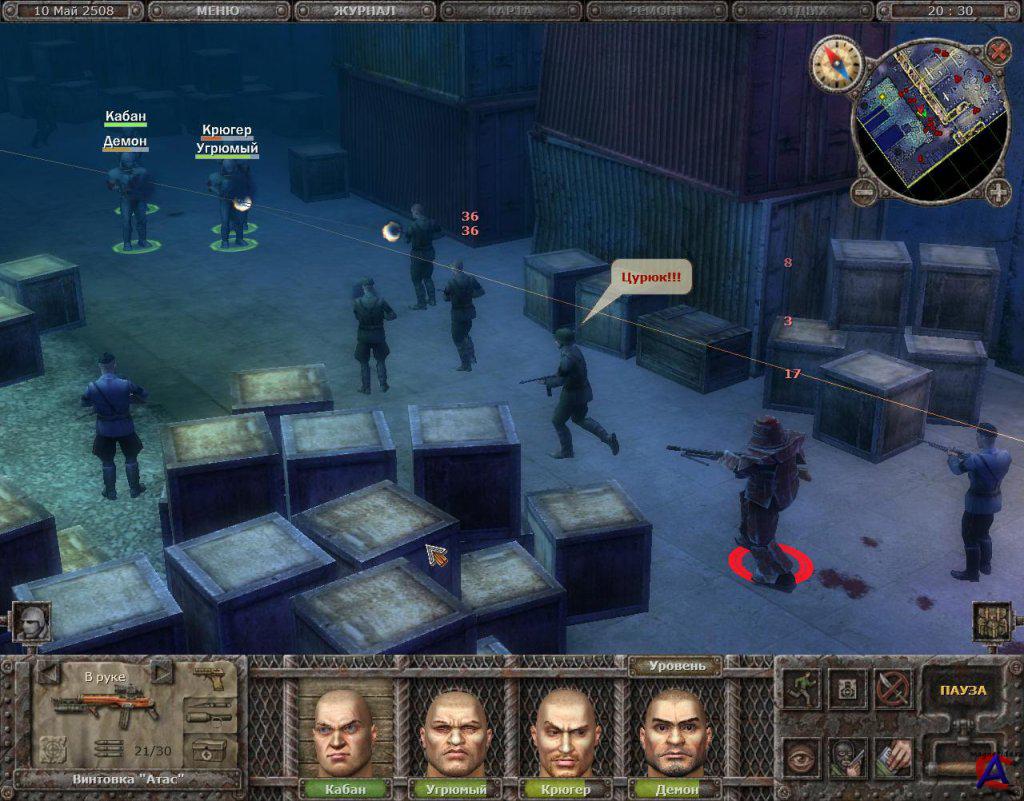Screen dimensions: 1024x801
Task: Activate the running man movement icon
Action: [x=801, y=690]
